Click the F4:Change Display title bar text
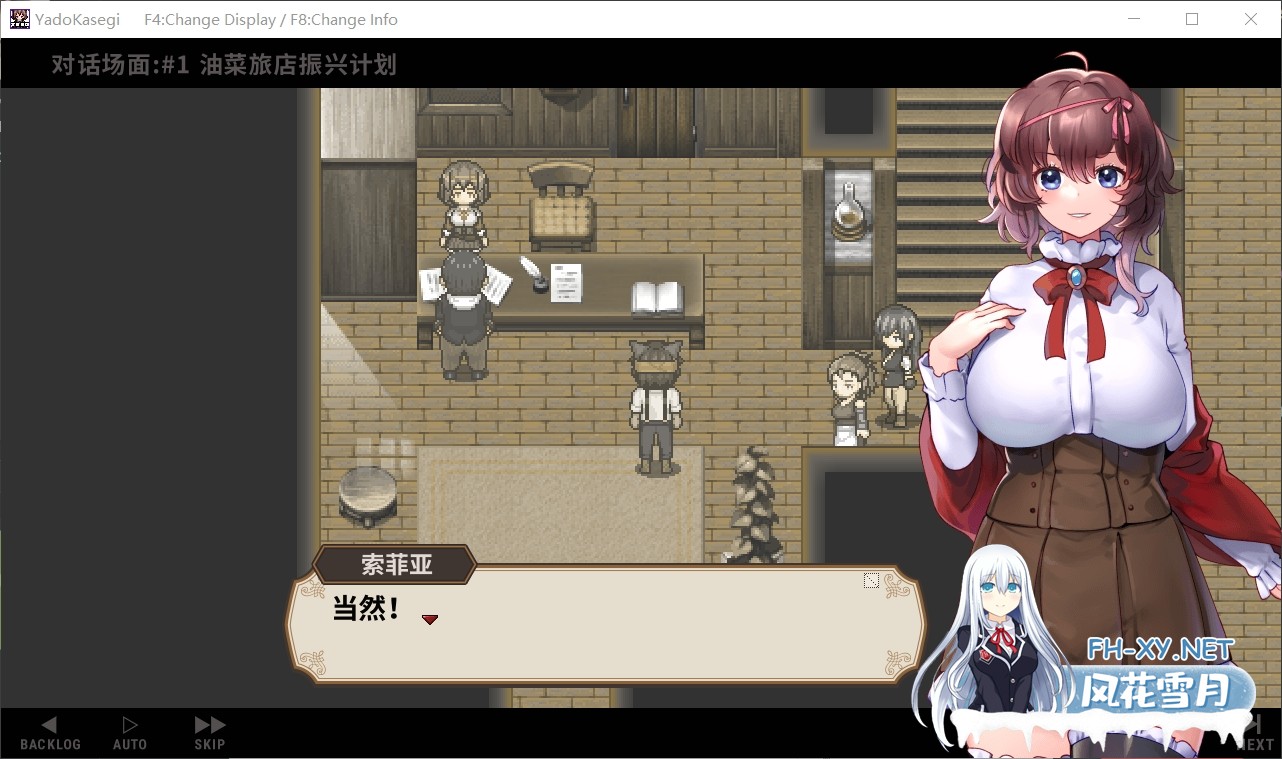 point(210,19)
